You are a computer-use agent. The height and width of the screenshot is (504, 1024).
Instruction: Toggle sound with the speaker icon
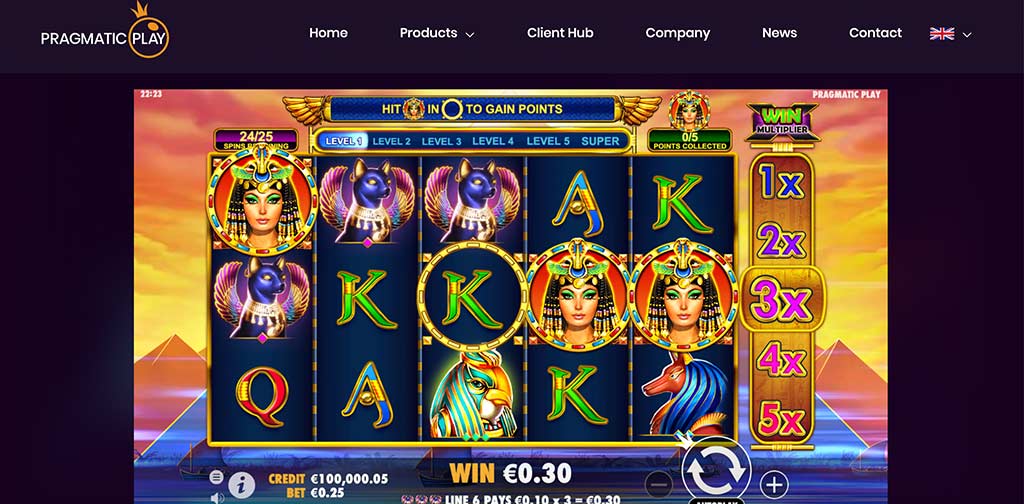(217, 496)
